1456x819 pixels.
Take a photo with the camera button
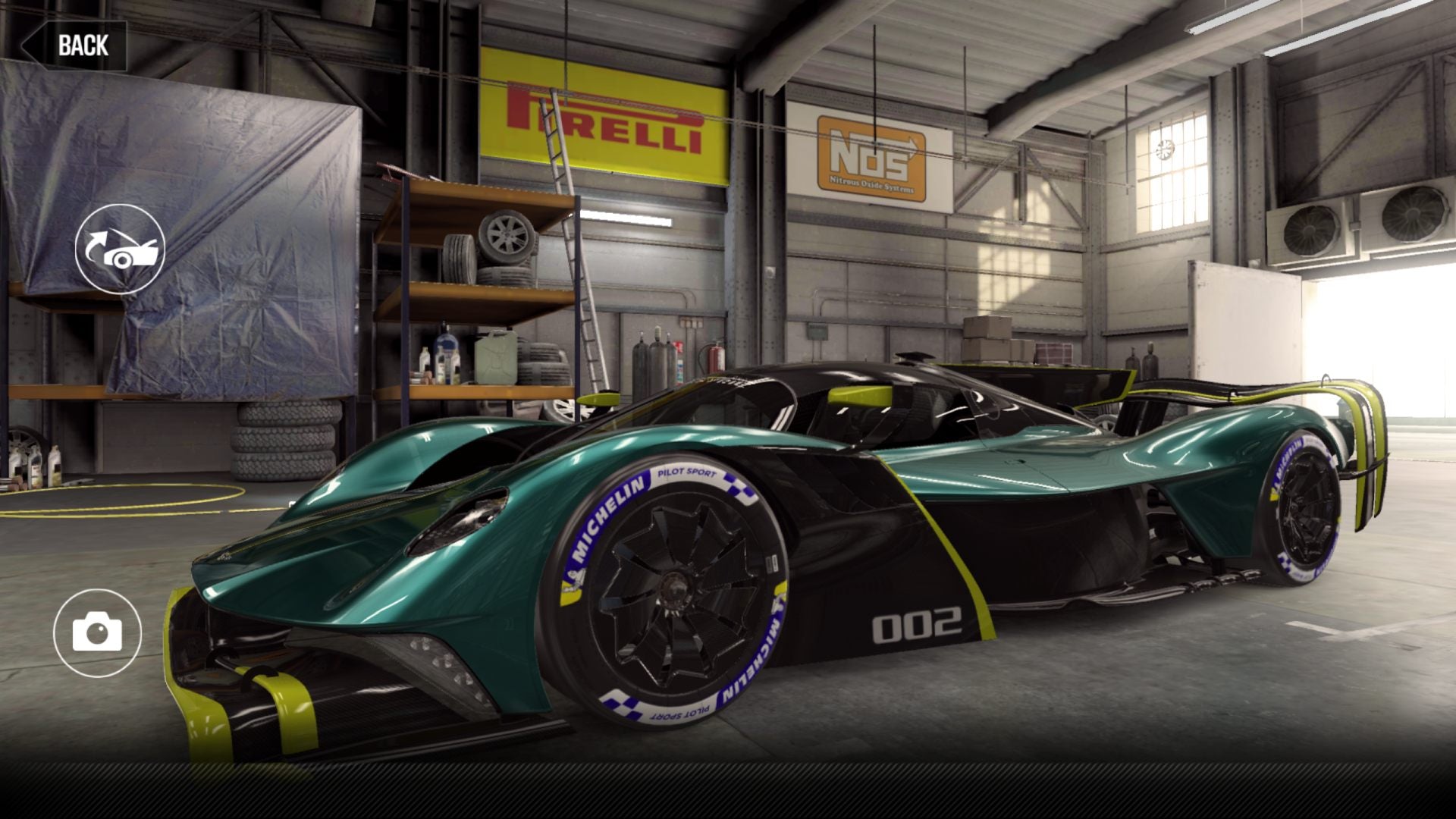[97, 633]
